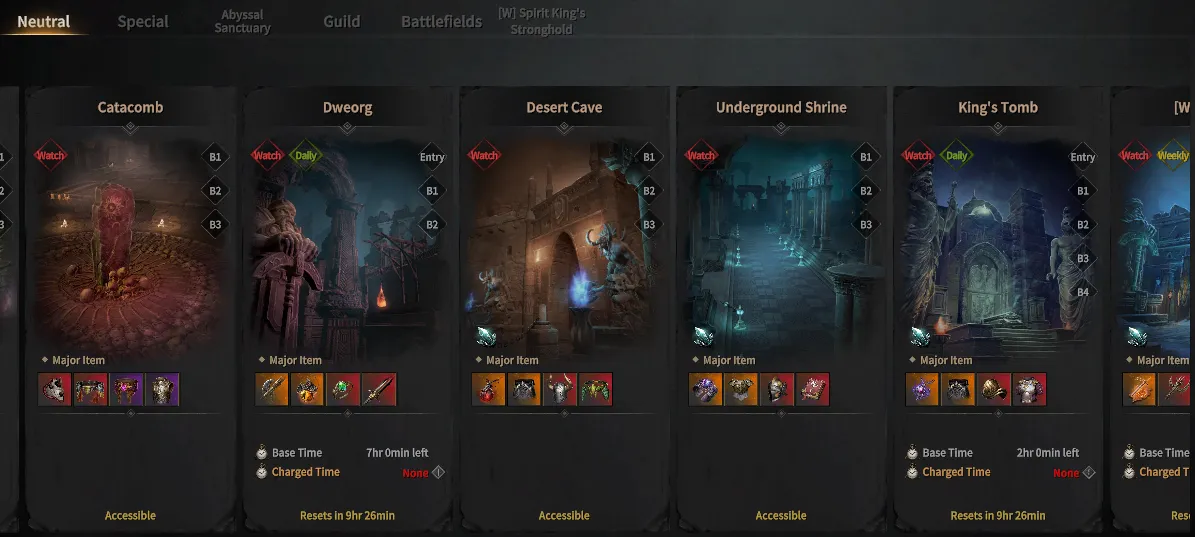Toggle Watch on the Catacomb card
Screen dimensions: 1195x537
[x=50, y=156]
